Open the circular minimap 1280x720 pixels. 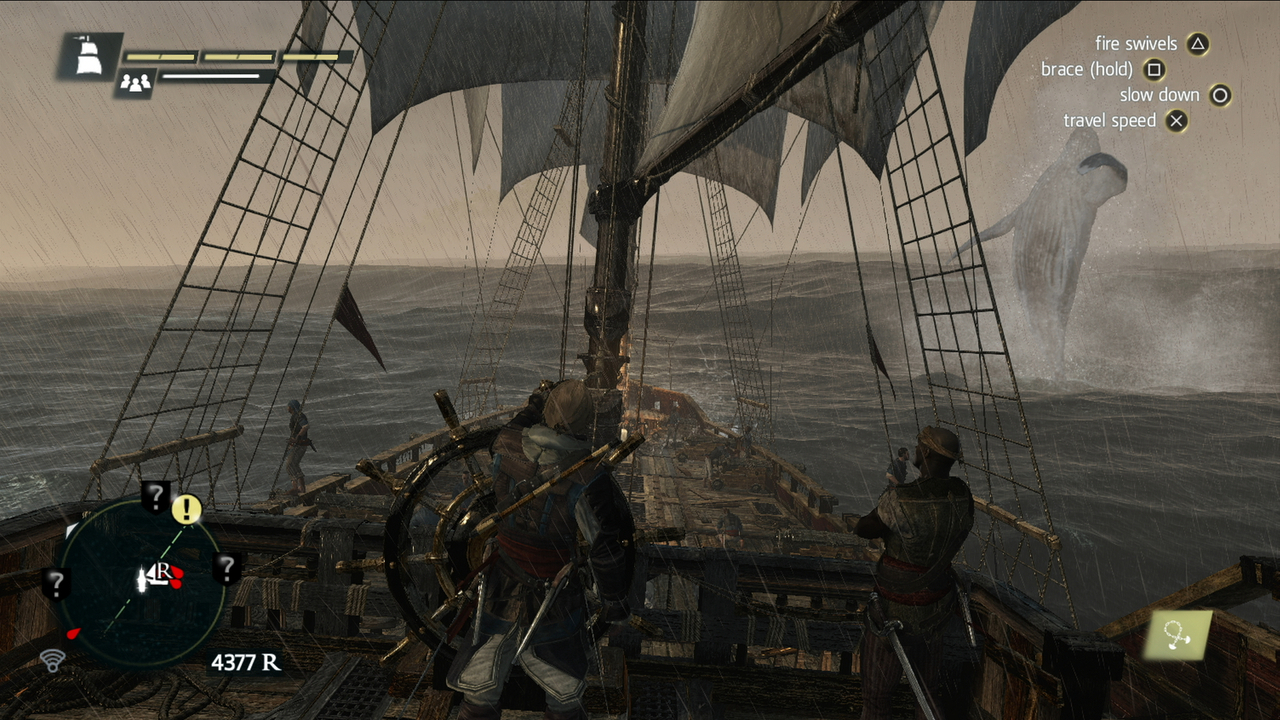tap(139, 582)
